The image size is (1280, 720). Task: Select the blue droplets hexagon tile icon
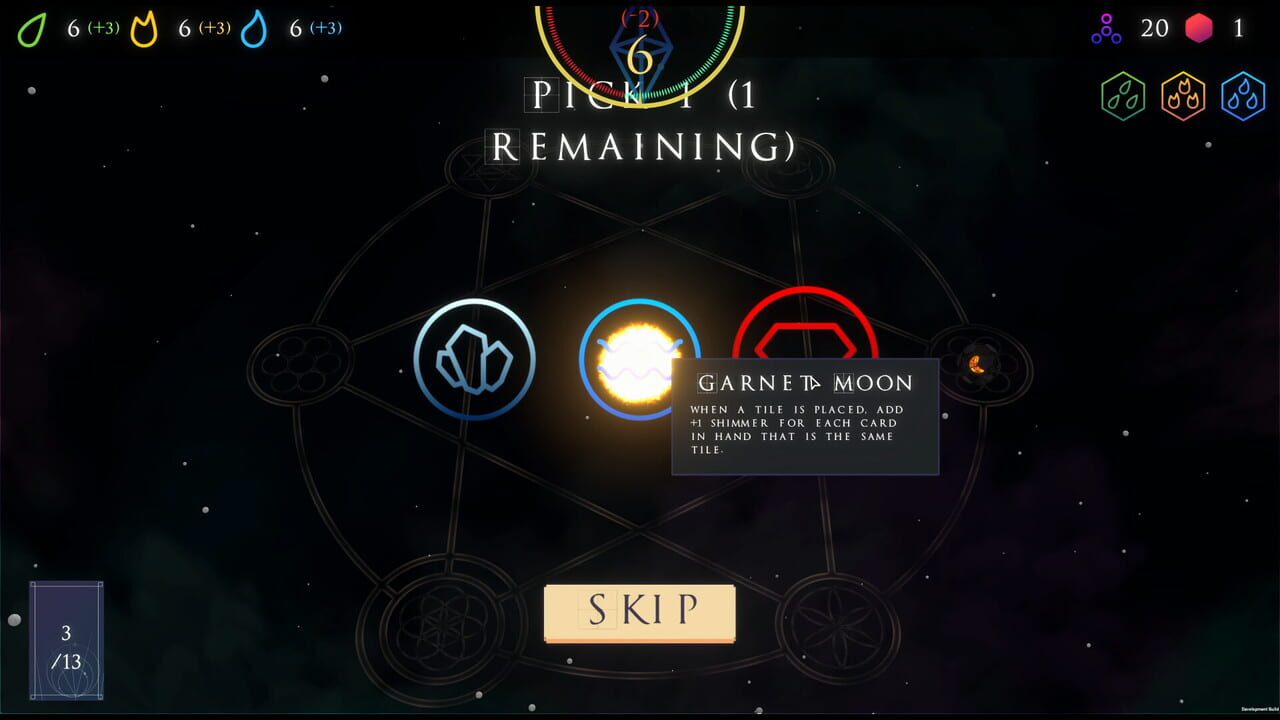pyautogui.click(x=1243, y=96)
